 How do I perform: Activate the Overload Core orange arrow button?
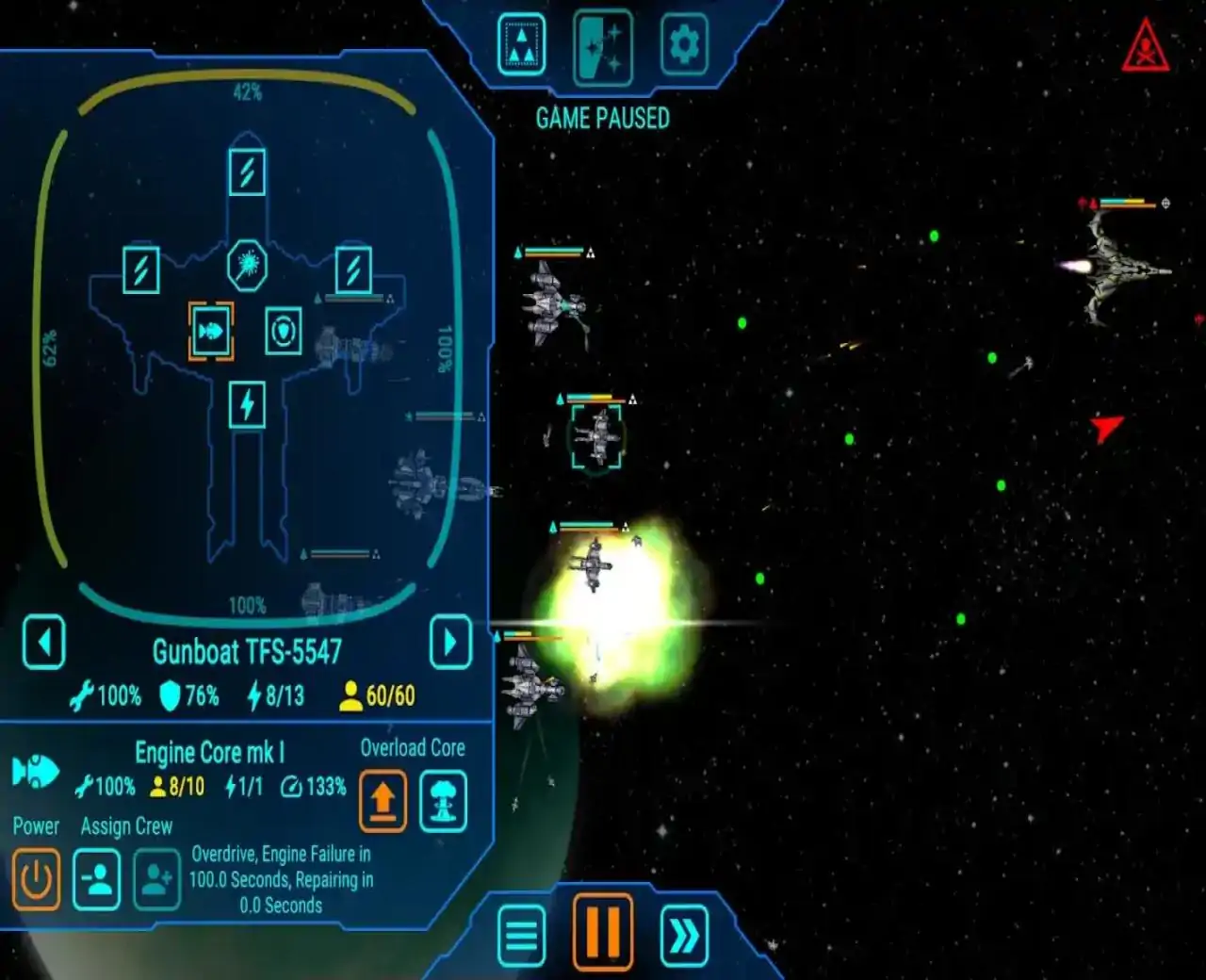(383, 801)
